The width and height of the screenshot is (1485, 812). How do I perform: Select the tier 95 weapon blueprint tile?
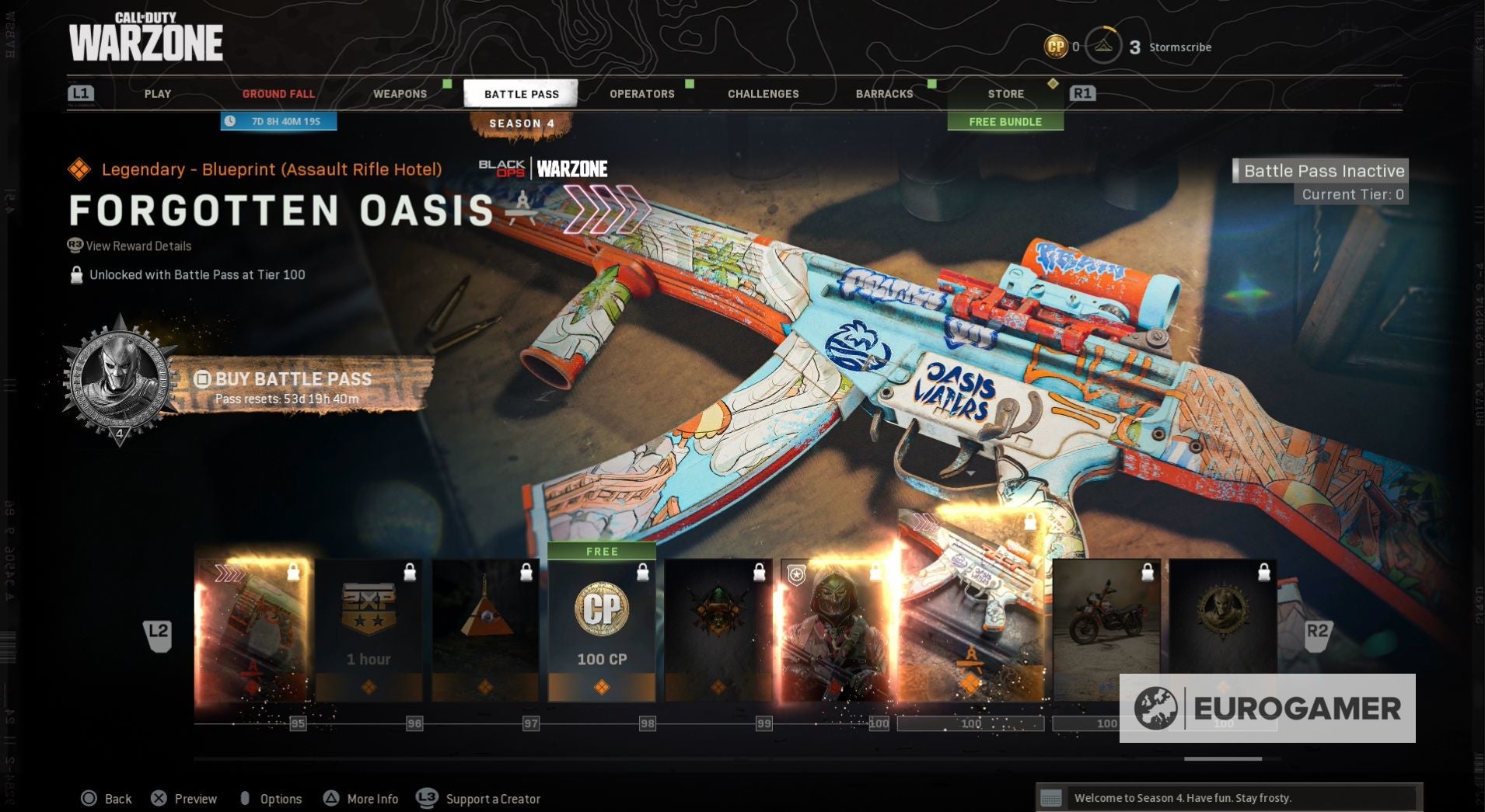pos(252,629)
